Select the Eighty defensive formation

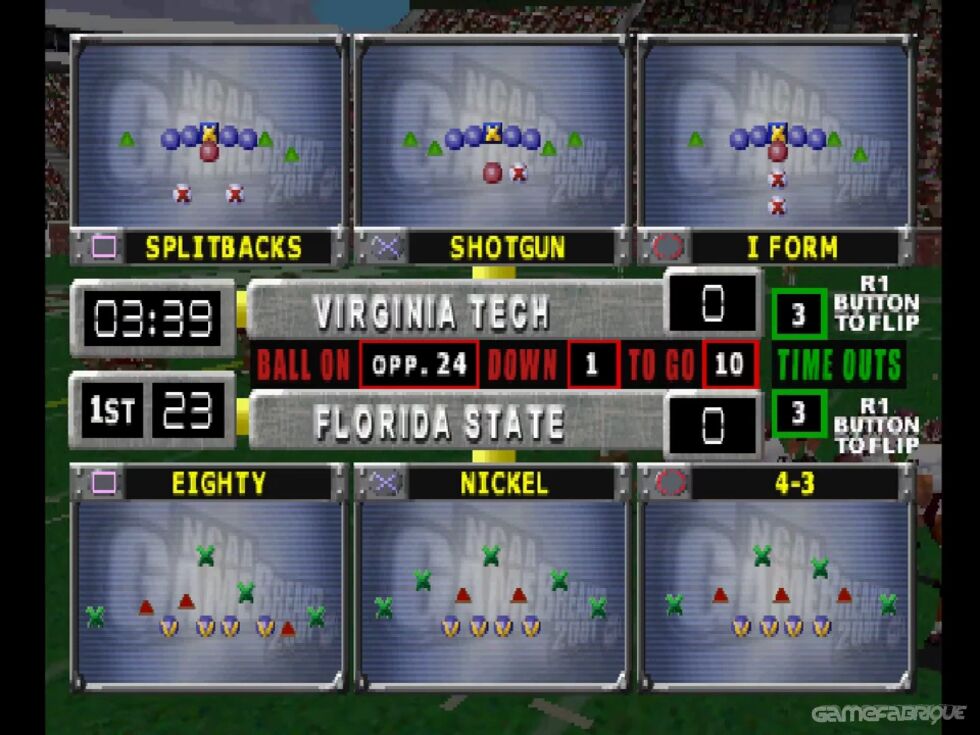tap(209, 590)
